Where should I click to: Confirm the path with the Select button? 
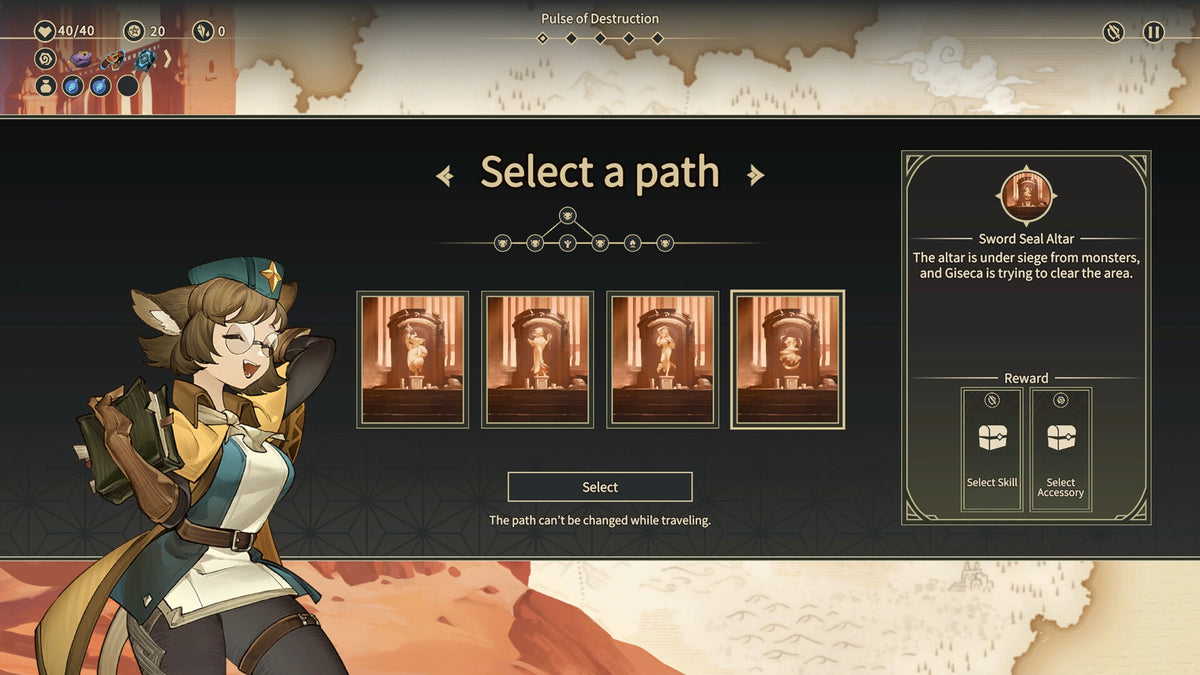coord(600,487)
